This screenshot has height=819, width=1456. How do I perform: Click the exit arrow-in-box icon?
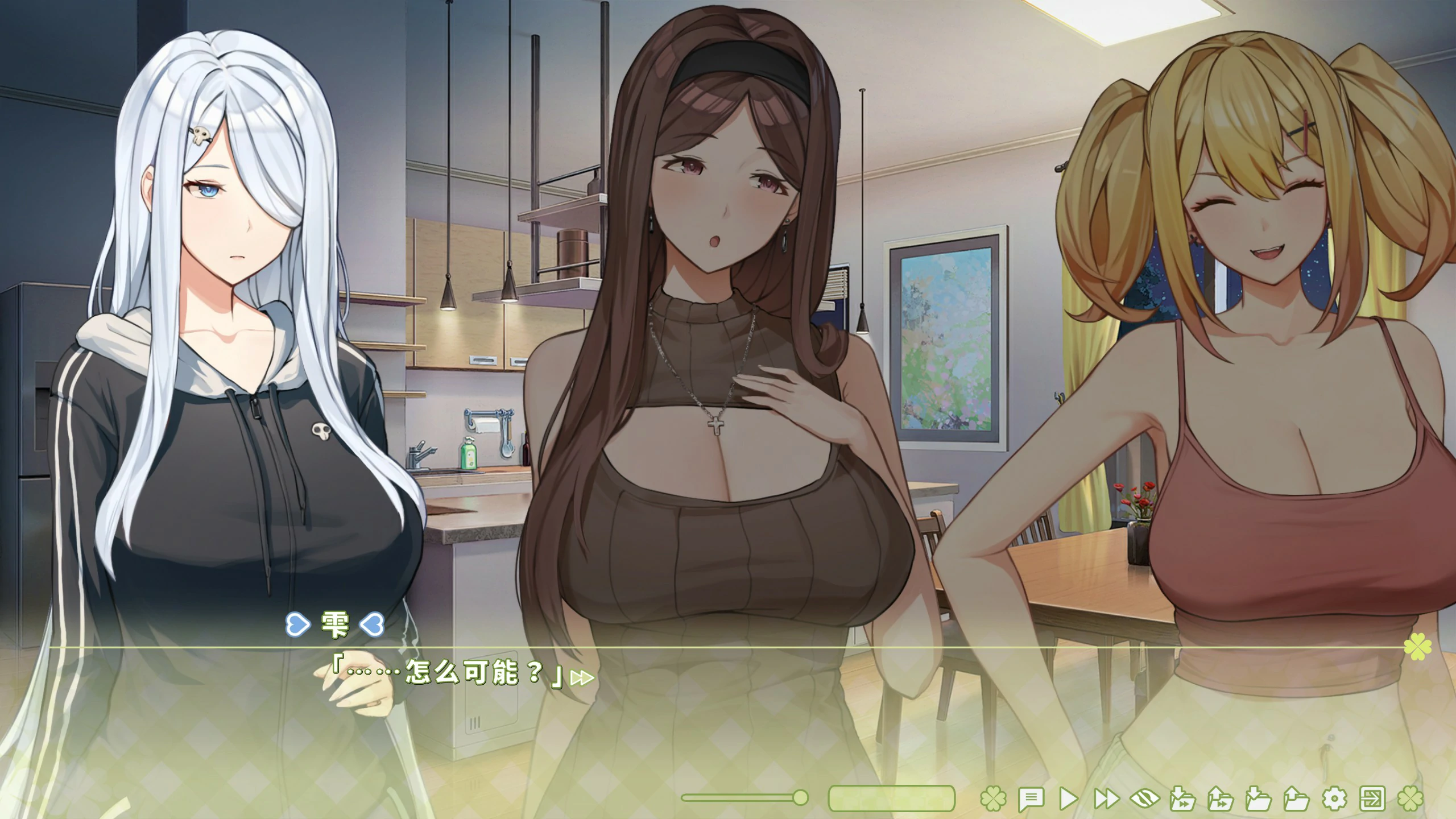pos(1372,799)
